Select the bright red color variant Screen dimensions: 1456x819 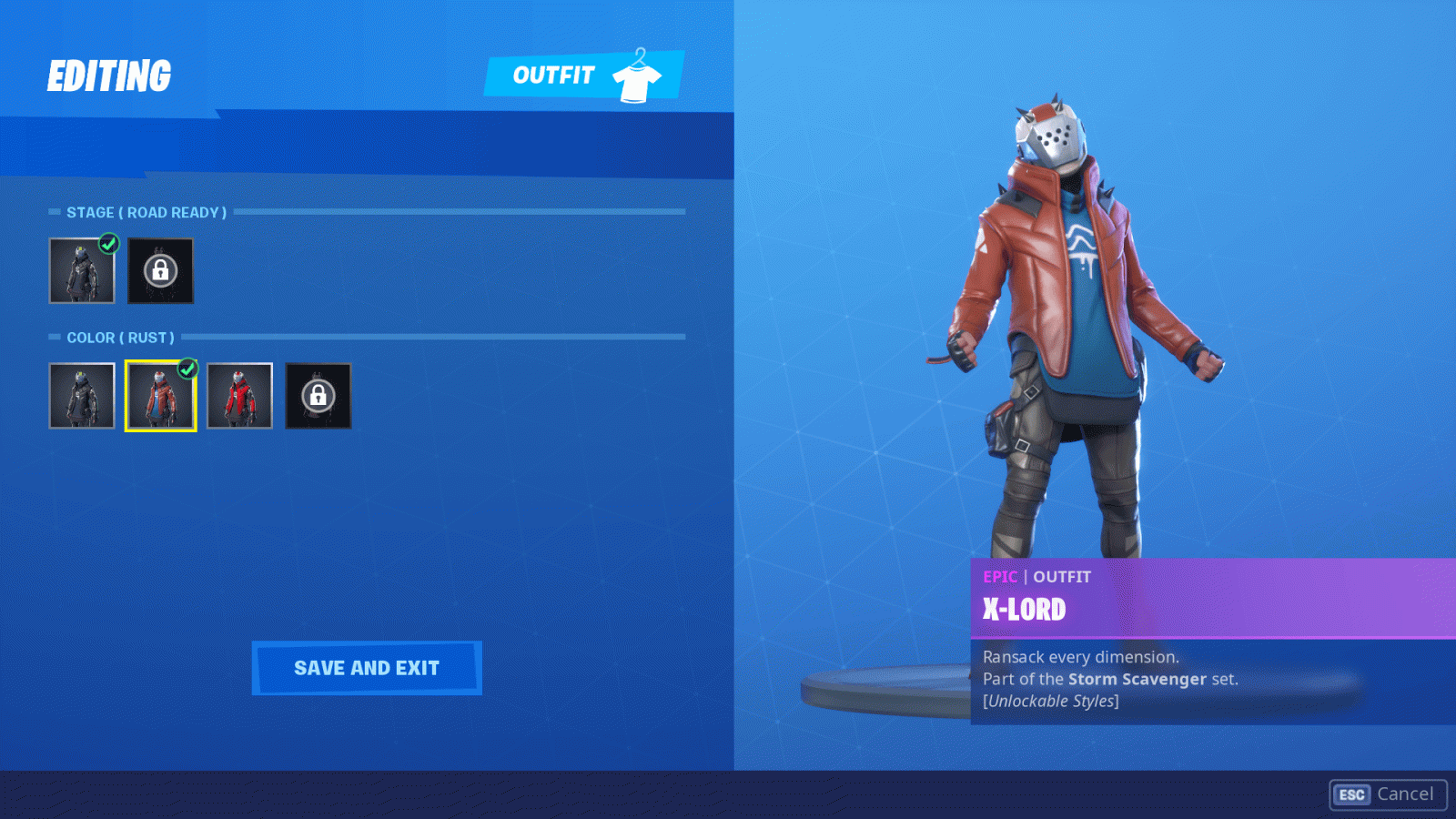click(238, 395)
